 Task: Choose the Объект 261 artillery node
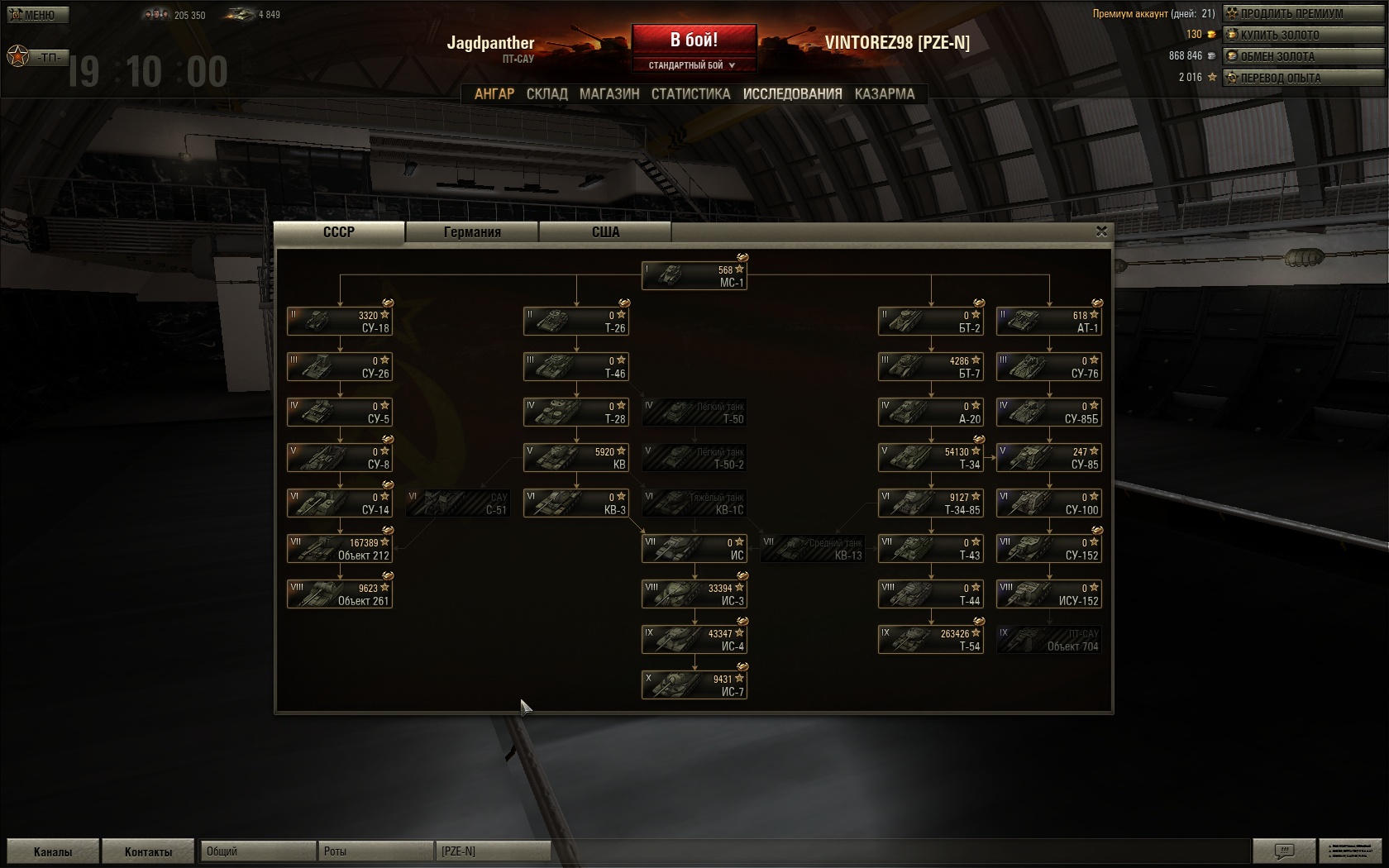pyautogui.click(x=340, y=594)
